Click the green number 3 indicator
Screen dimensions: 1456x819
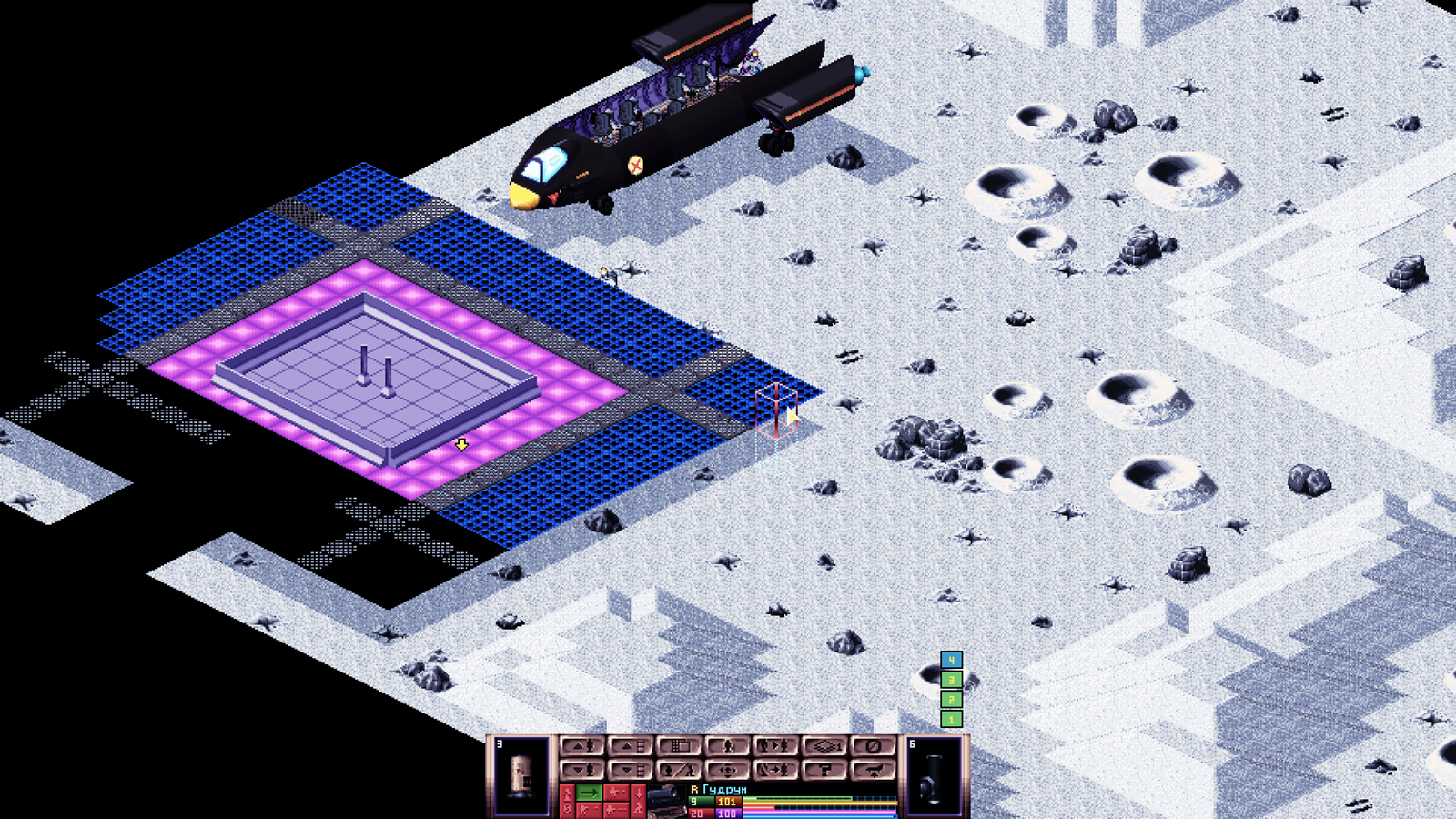pyautogui.click(x=951, y=680)
